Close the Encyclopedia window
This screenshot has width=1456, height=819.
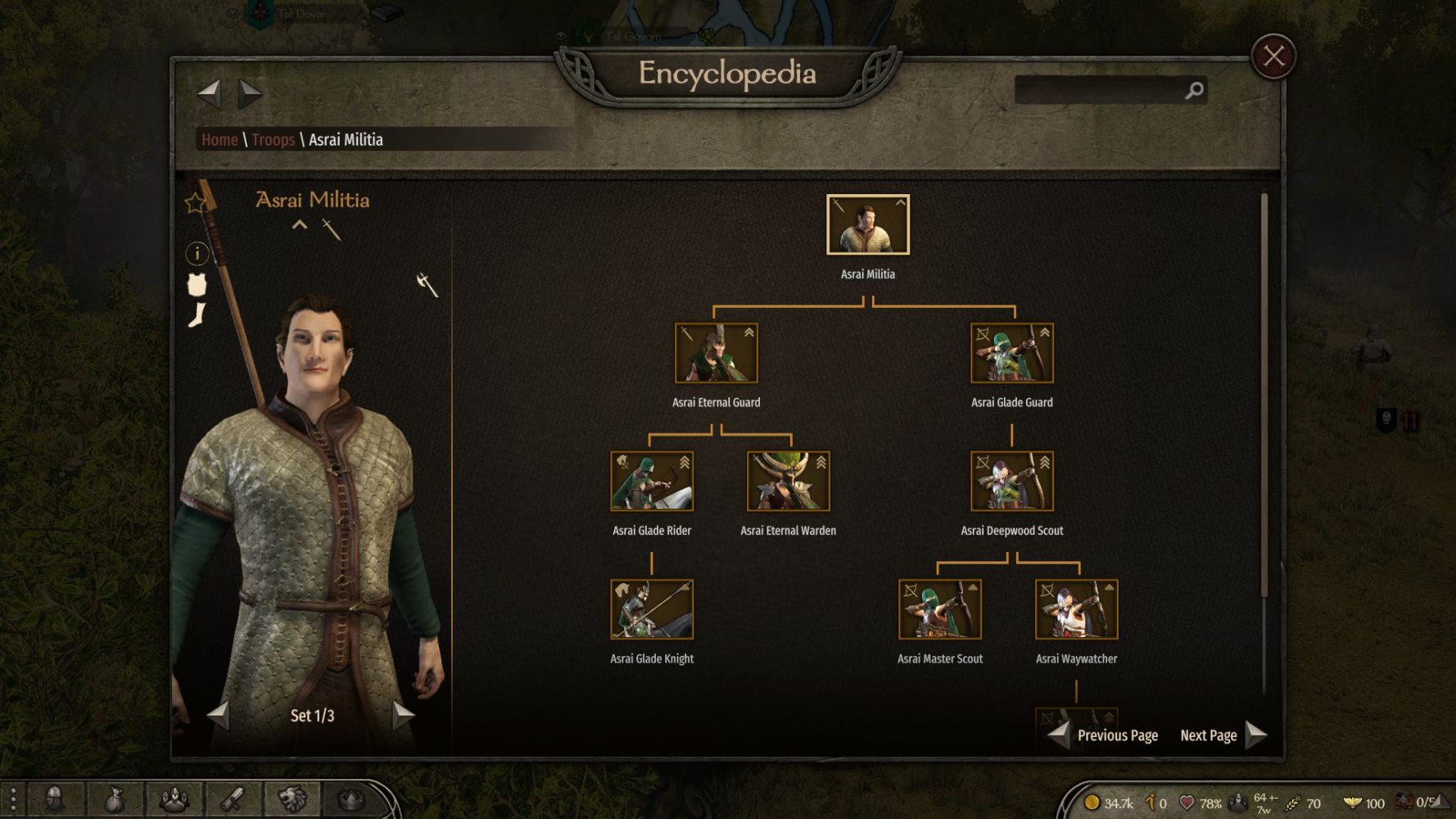pos(1273,57)
